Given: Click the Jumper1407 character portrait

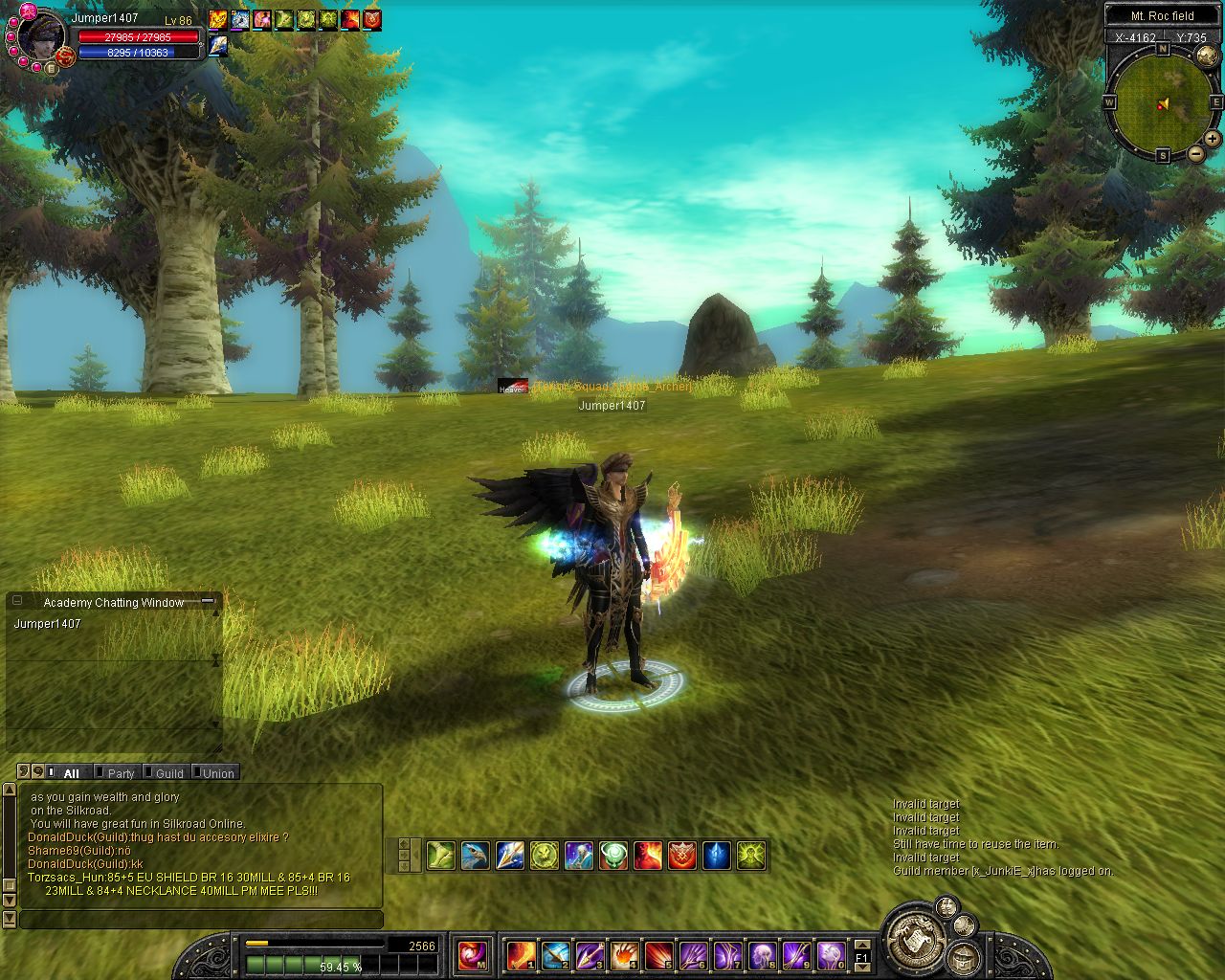Looking at the screenshot, I should click(x=40, y=35).
